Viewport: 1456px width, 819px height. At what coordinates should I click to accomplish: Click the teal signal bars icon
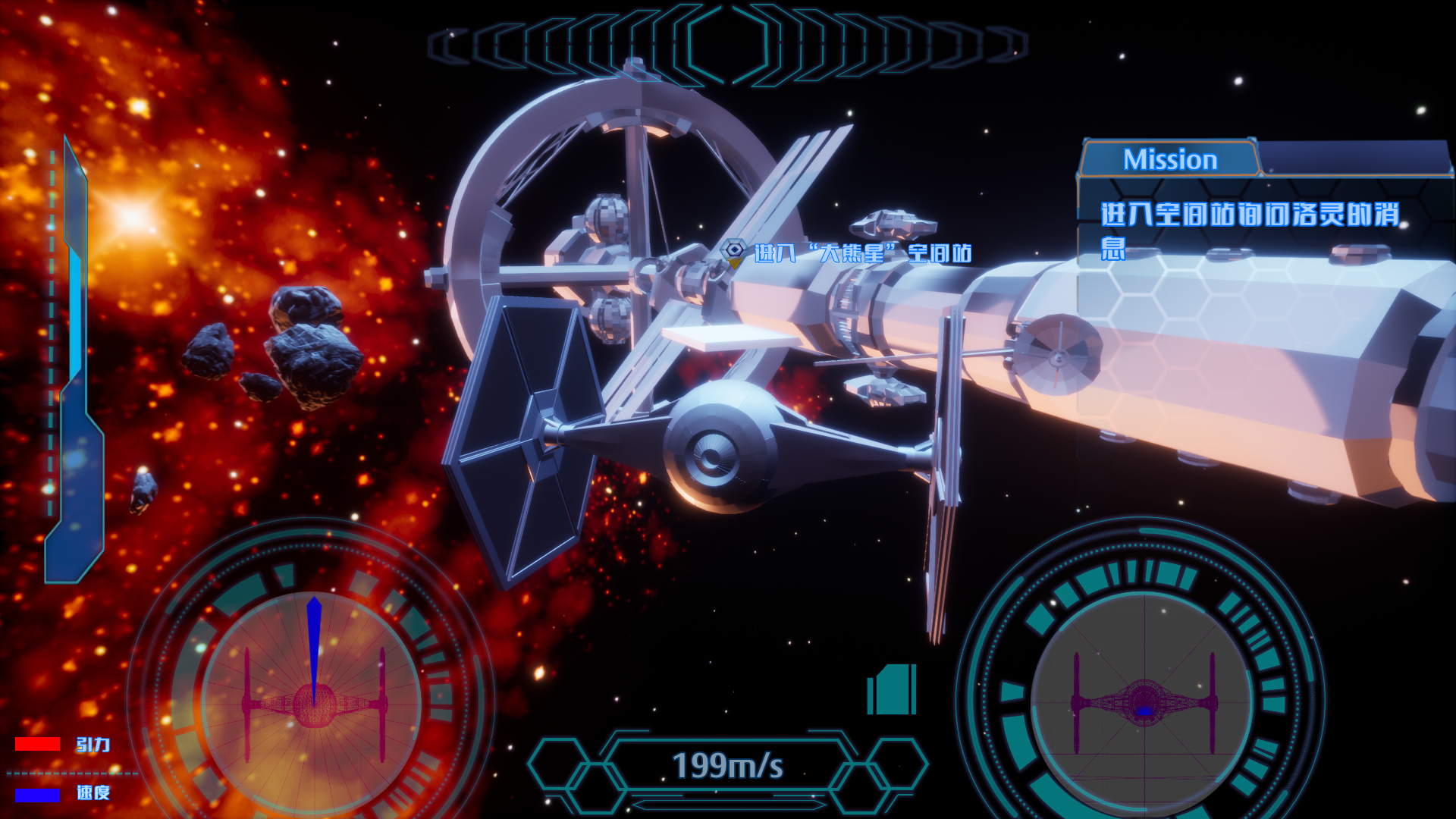[893, 689]
